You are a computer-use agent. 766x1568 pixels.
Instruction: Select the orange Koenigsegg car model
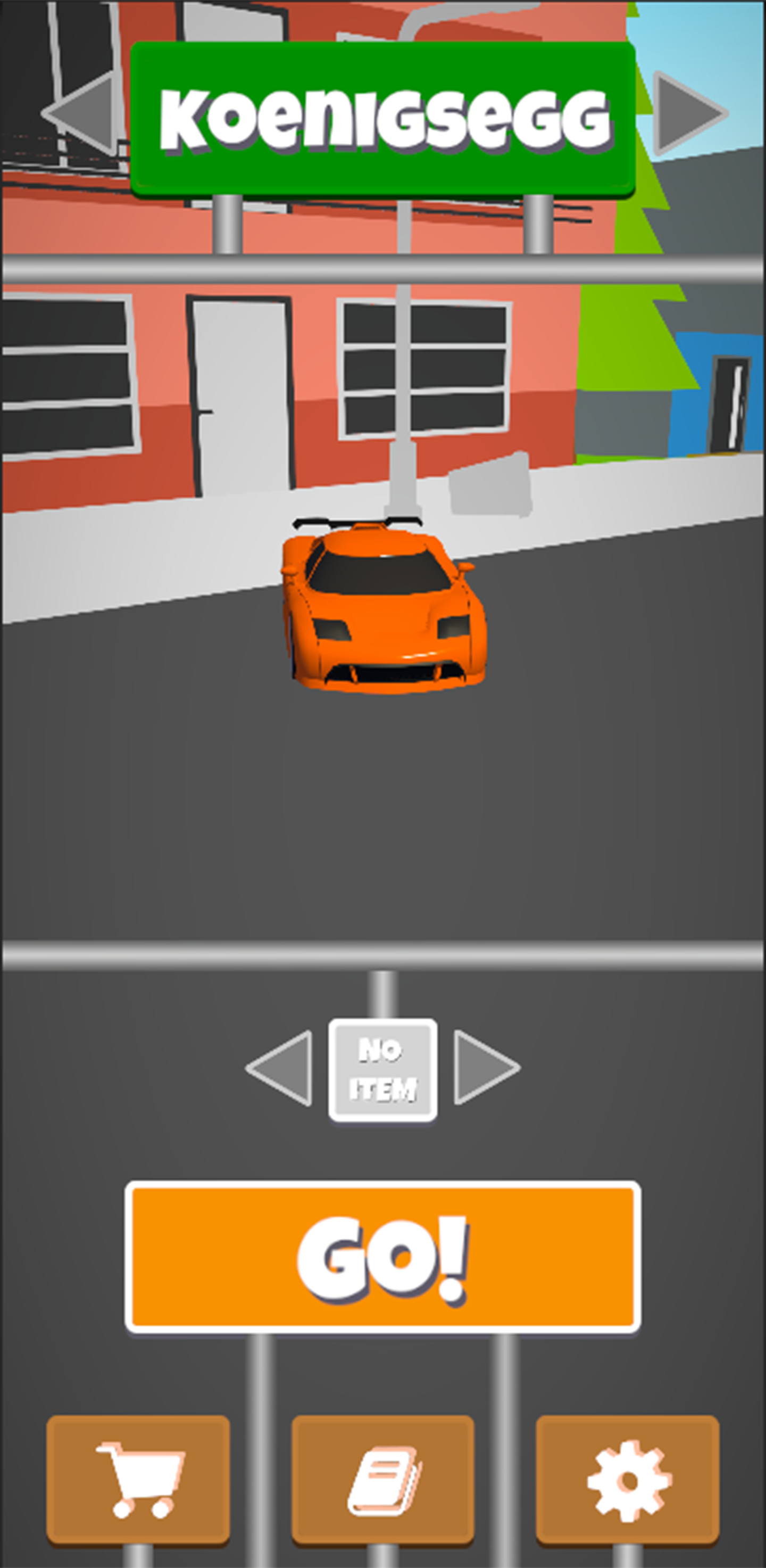(384, 609)
